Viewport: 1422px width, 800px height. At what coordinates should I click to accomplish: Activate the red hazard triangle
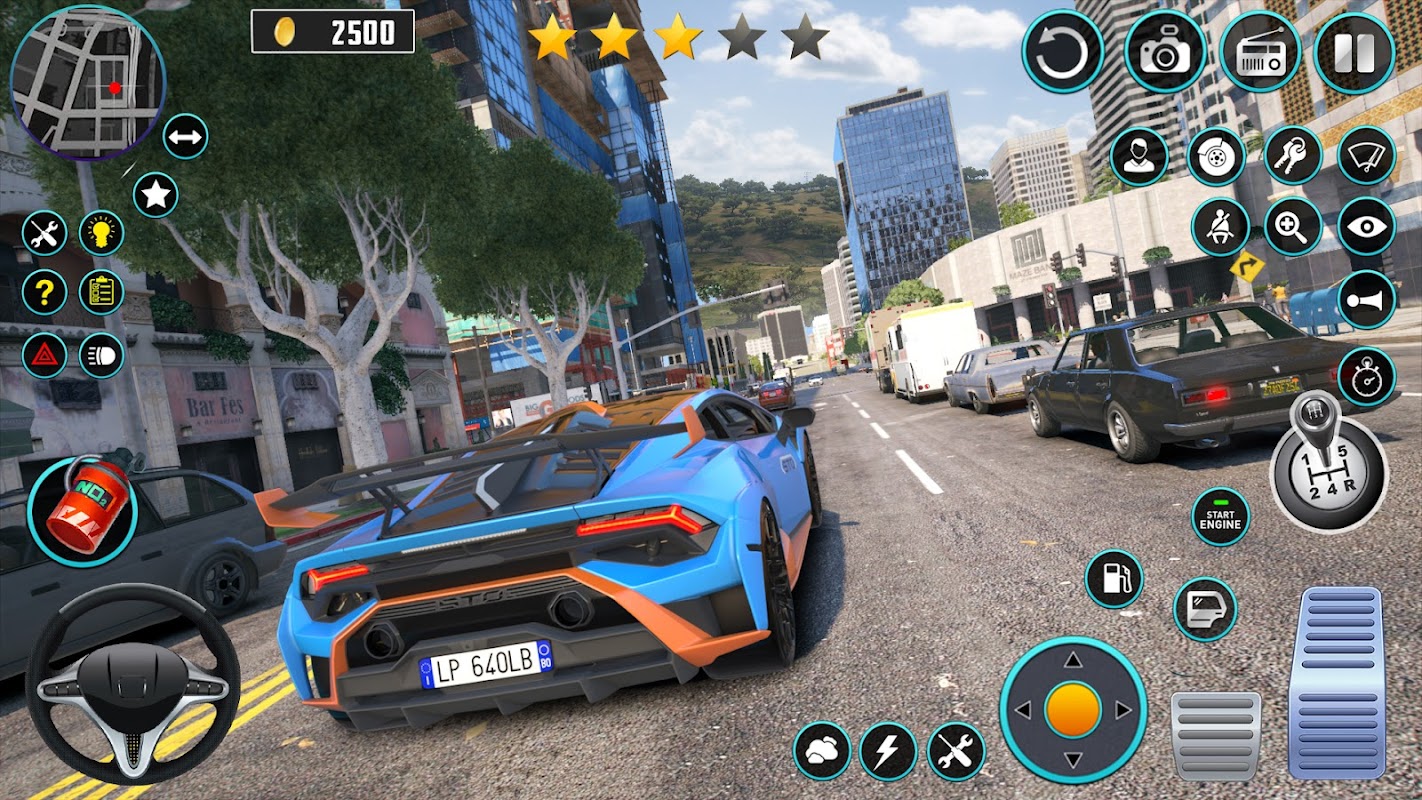tap(45, 355)
